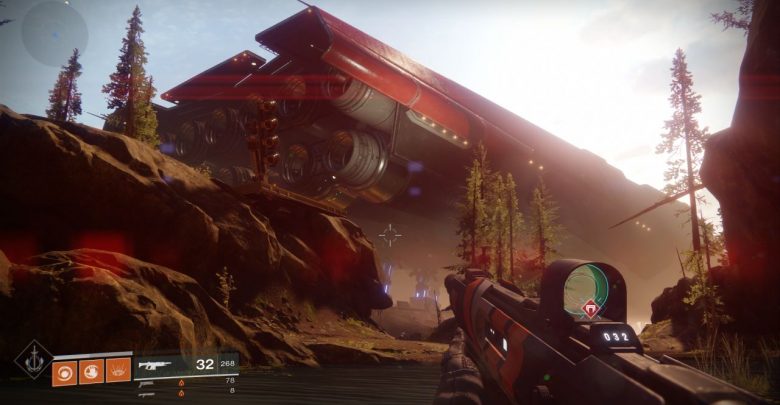Image resolution: width=780 pixels, height=405 pixels.
Task: Switch to the weapon with 78 ammo
Action: pyautogui.click(x=150, y=382)
